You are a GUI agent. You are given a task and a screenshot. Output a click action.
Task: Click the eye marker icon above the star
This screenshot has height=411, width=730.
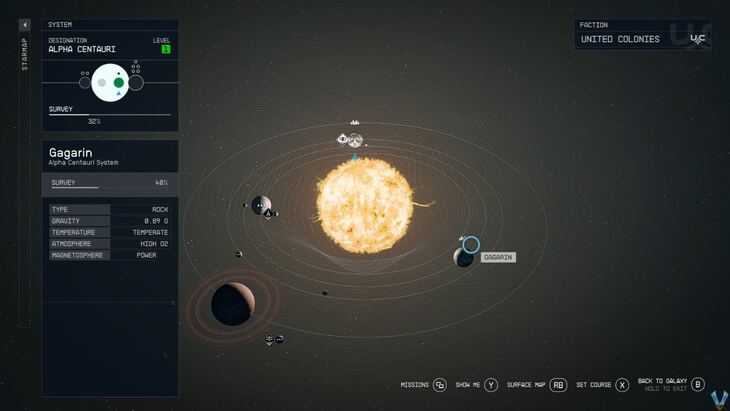(343, 139)
